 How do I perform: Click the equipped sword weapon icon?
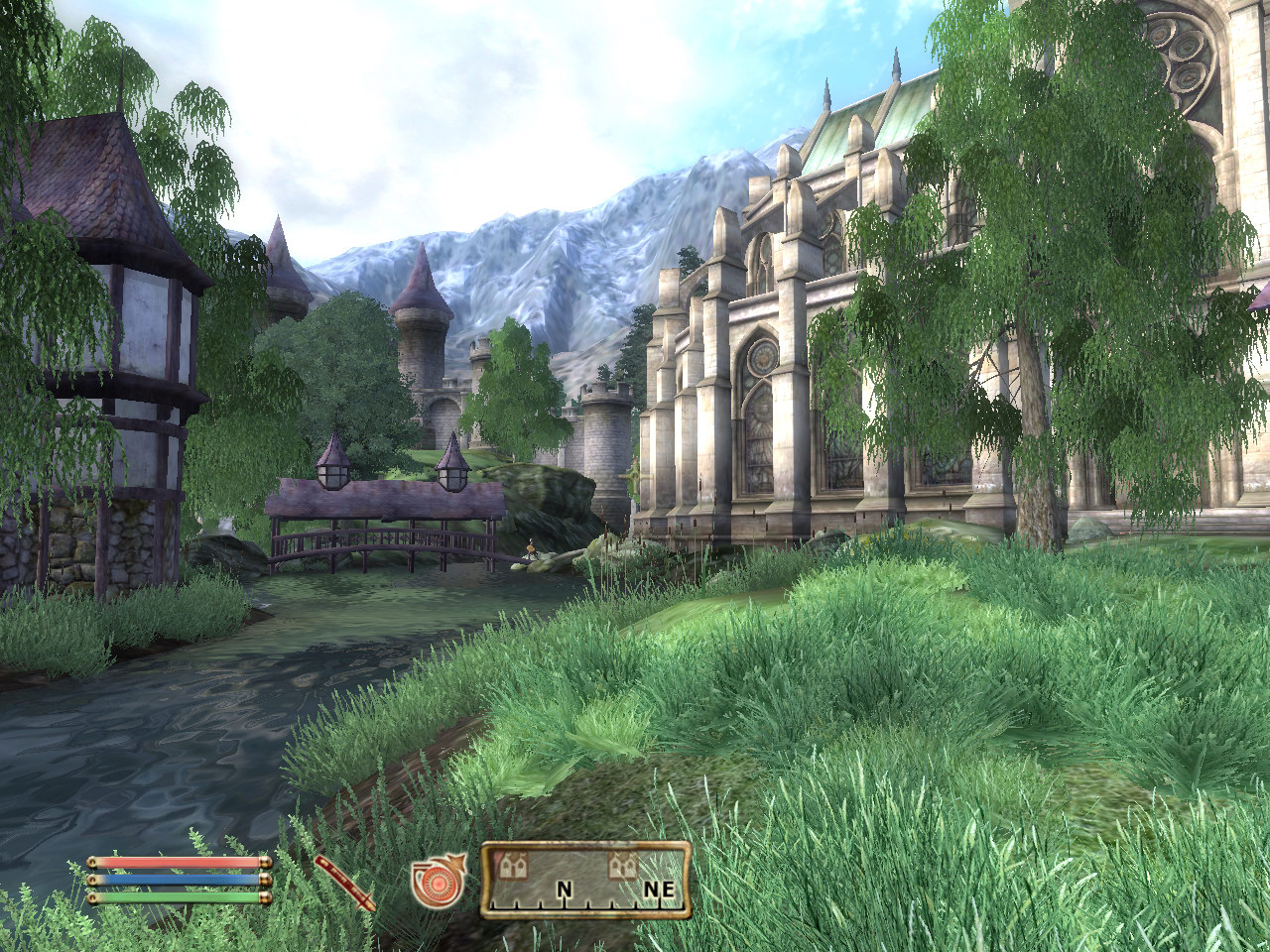coord(346,882)
